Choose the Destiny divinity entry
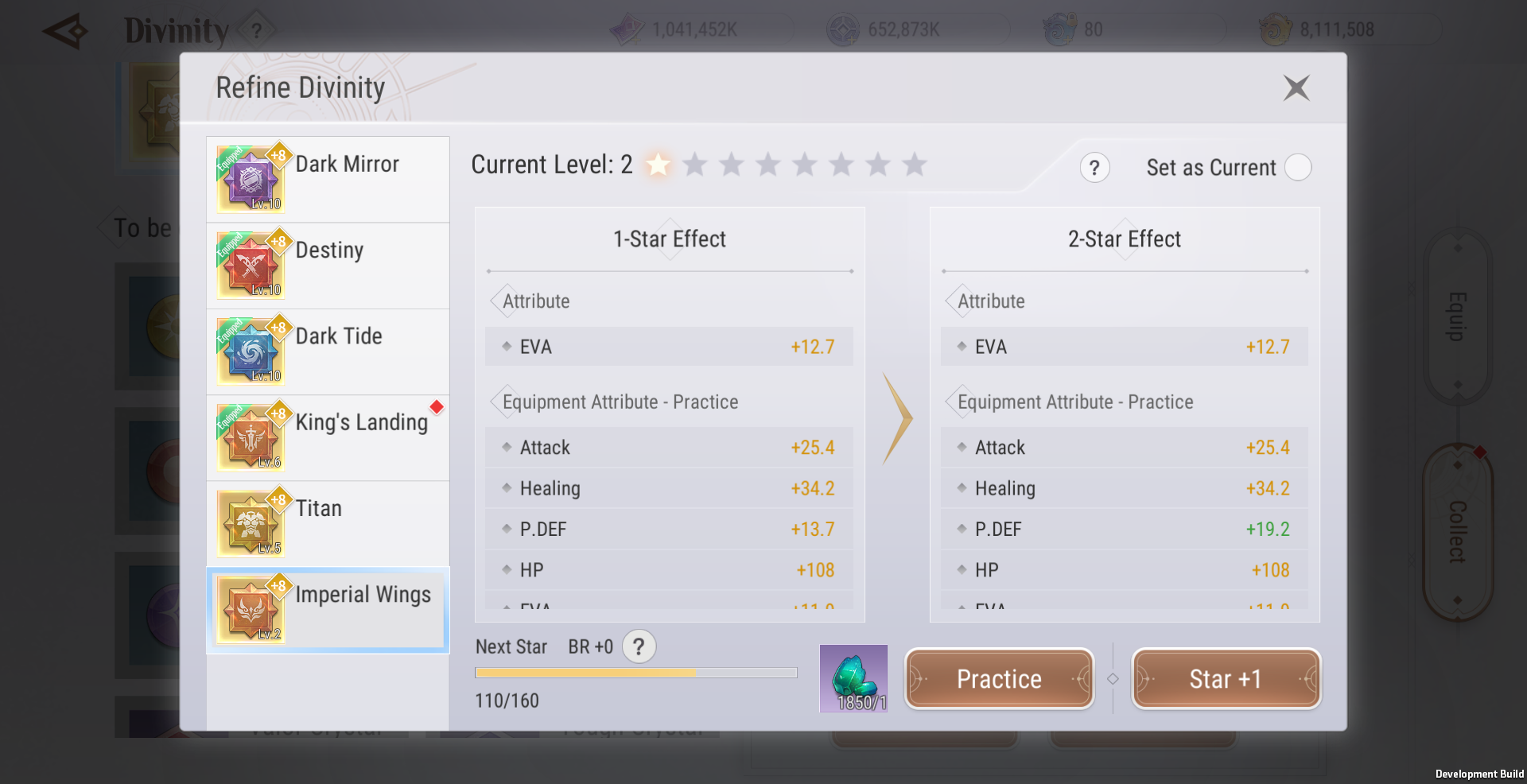 point(328,266)
